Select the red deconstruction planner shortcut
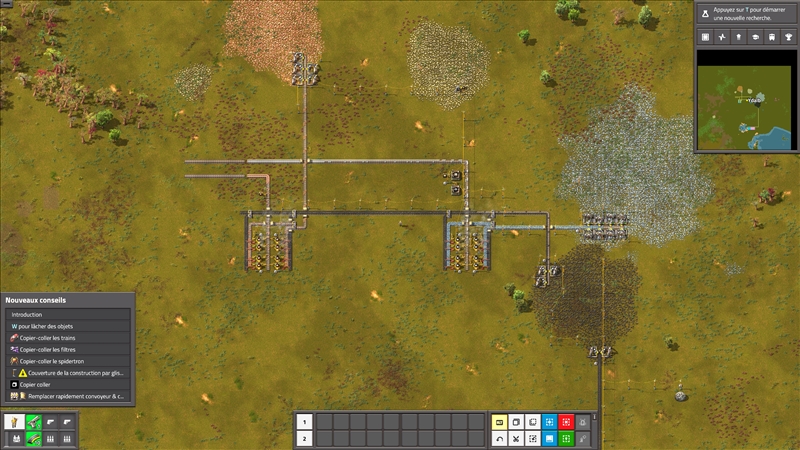The image size is (800, 450). (x=566, y=422)
